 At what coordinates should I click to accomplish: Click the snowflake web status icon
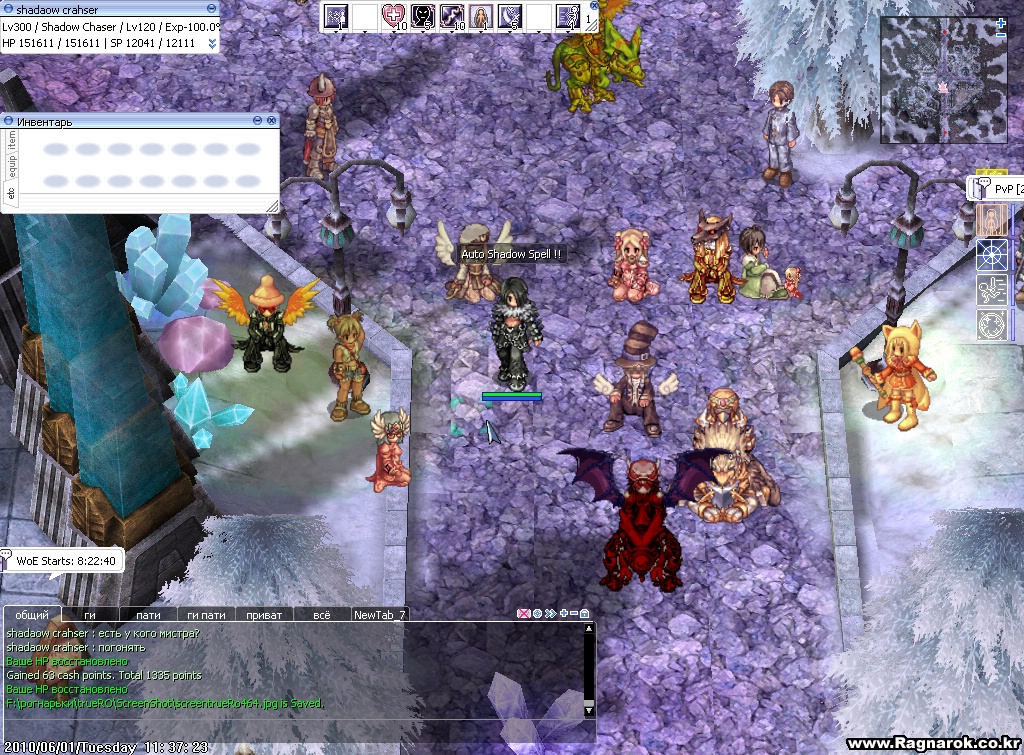tap(991, 254)
